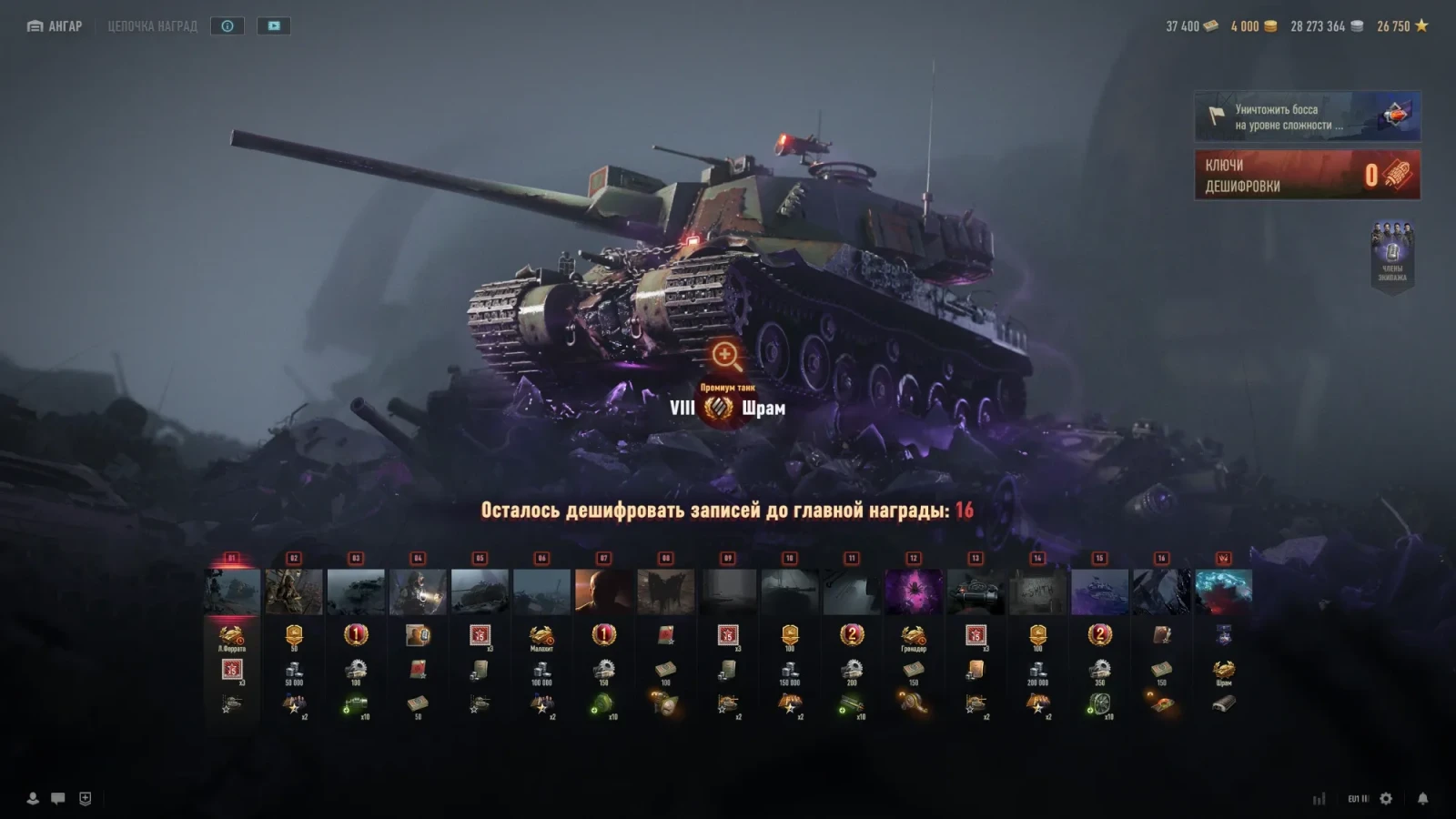Open the Члены экипажа crew members badge
1456x819 pixels.
(1392, 254)
